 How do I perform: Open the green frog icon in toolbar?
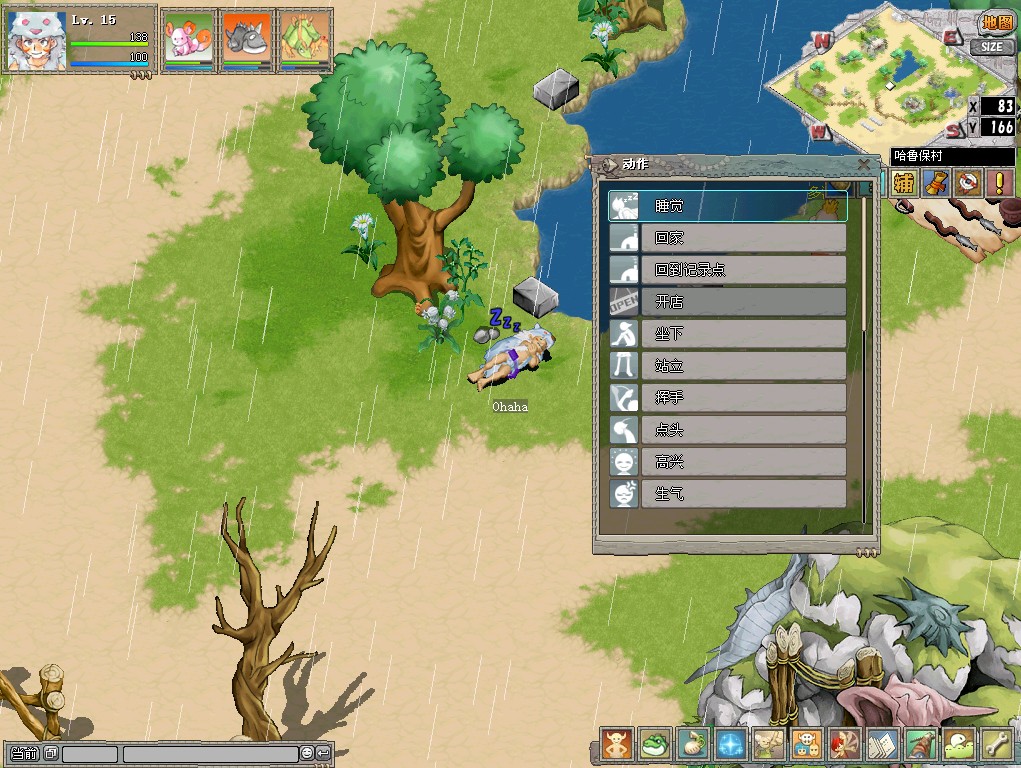coord(653,743)
